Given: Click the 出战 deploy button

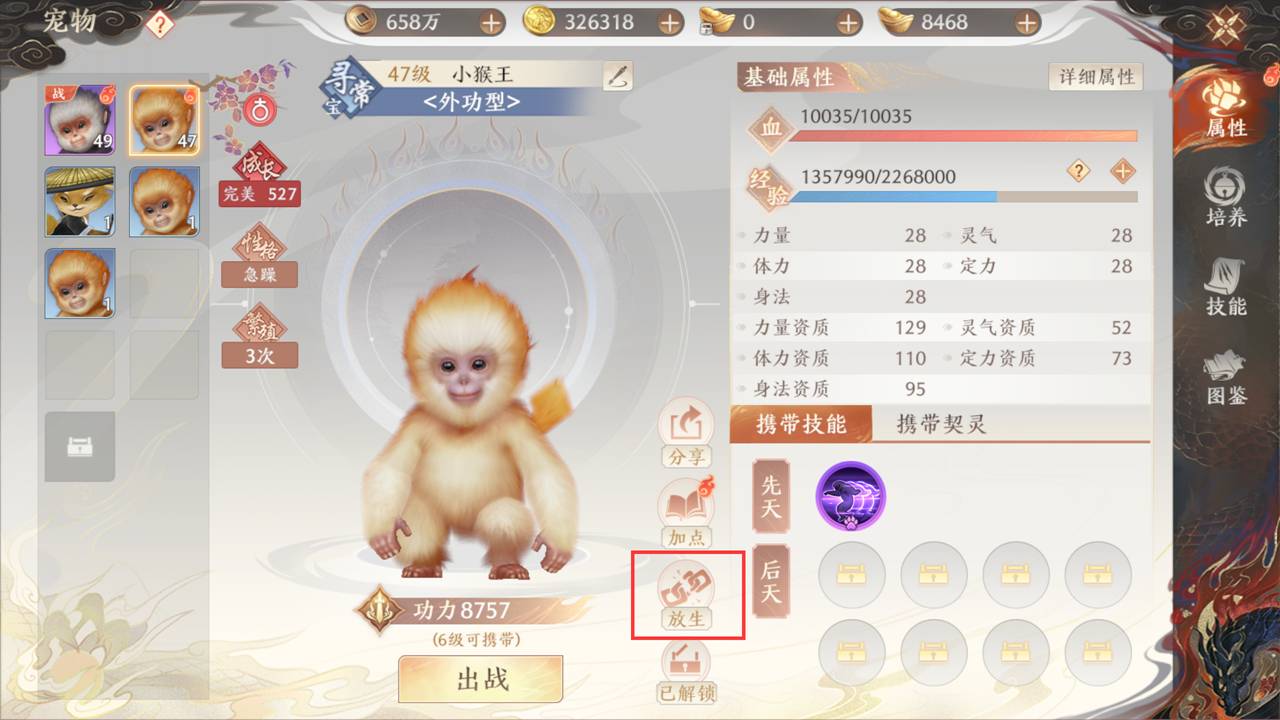Looking at the screenshot, I should click(480, 678).
